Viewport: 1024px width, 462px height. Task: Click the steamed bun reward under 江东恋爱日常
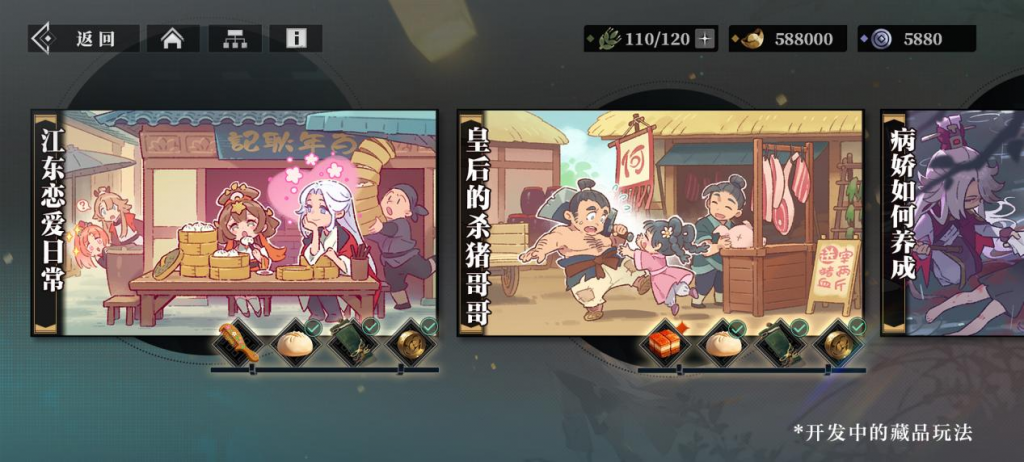pyautogui.click(x=296, y=343)
